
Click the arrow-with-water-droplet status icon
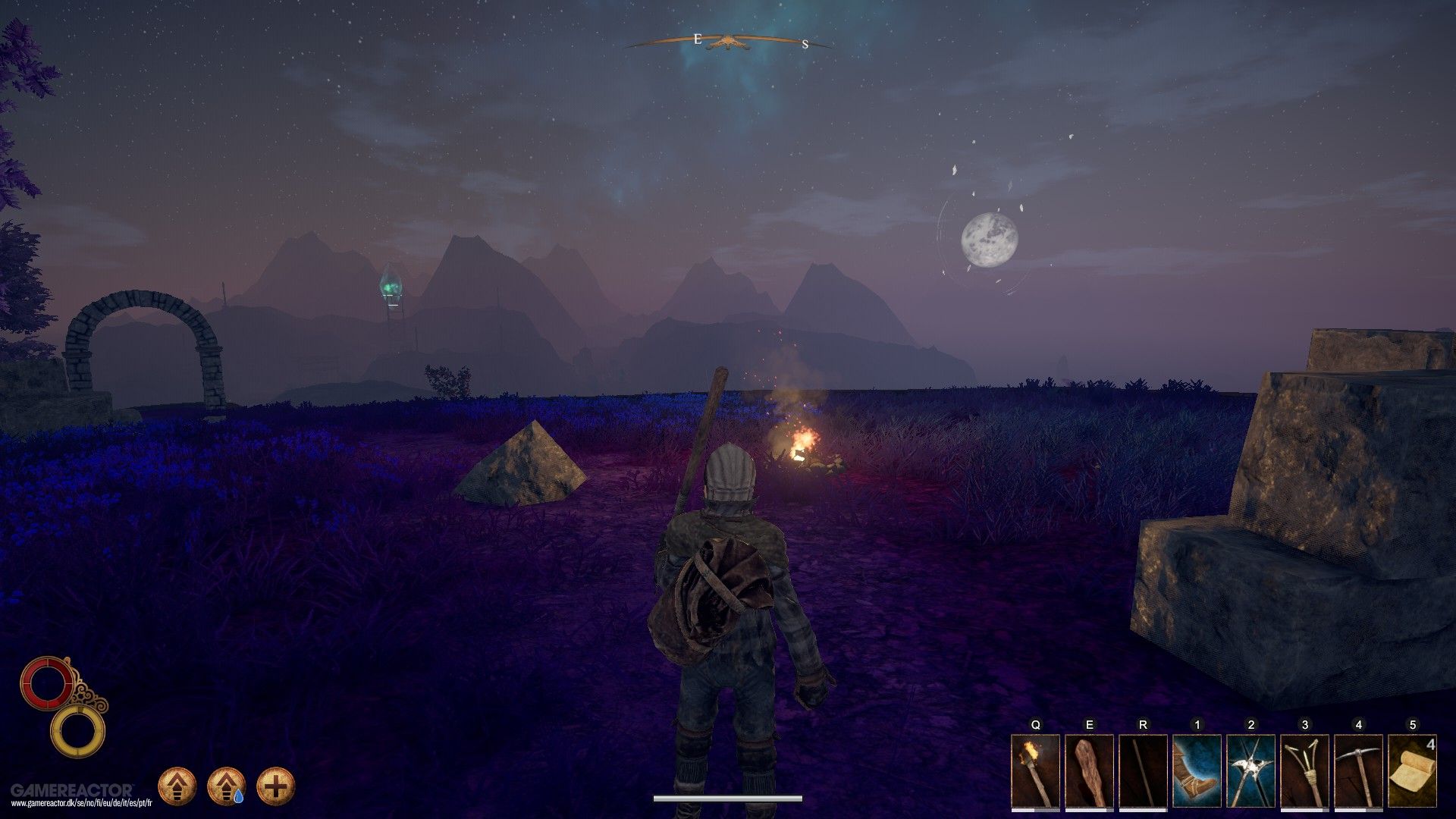[x=227, y=786]
